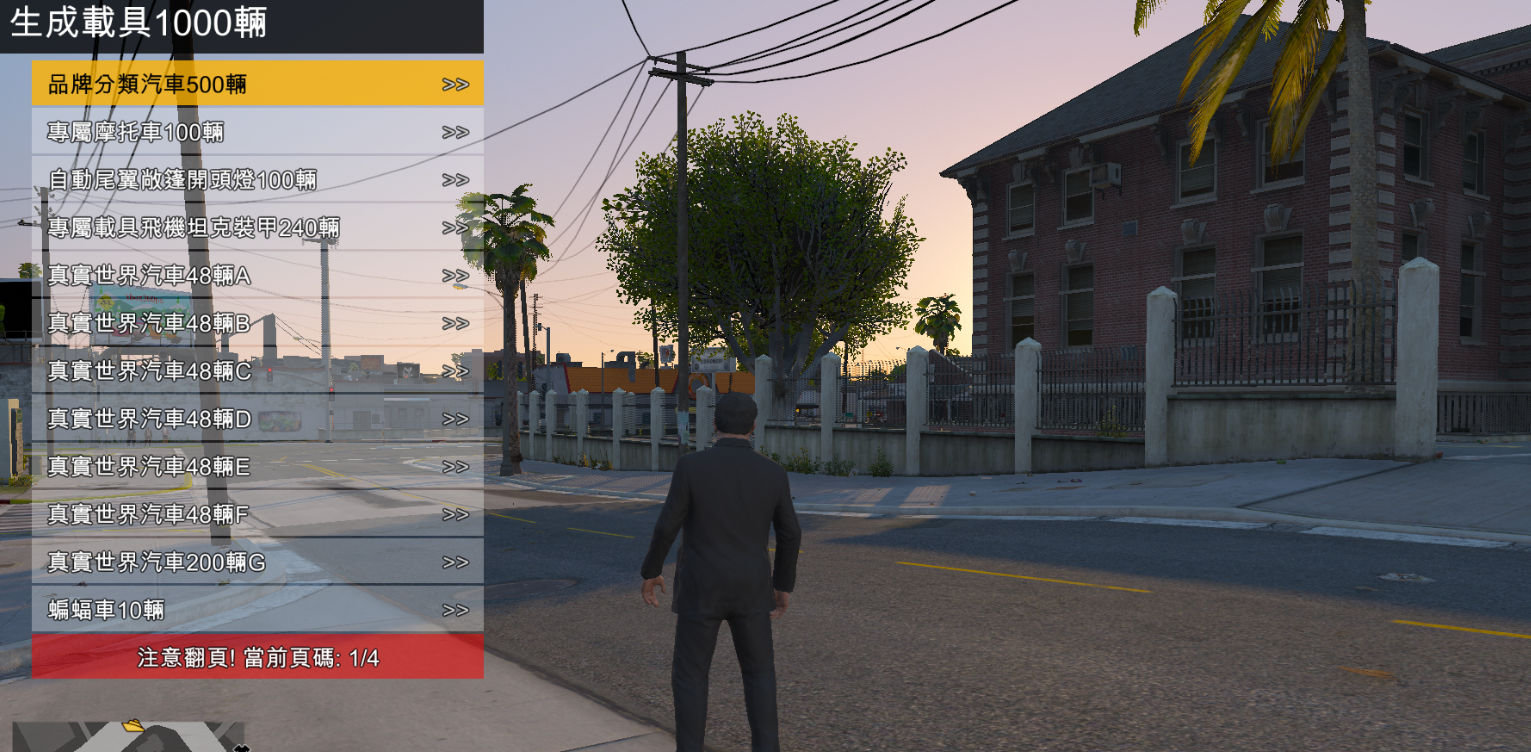Choose 蝙蝠車10輛 entry
This screenshot has width=1531, height=752.
pyautogui.click(x=257, y=610)
